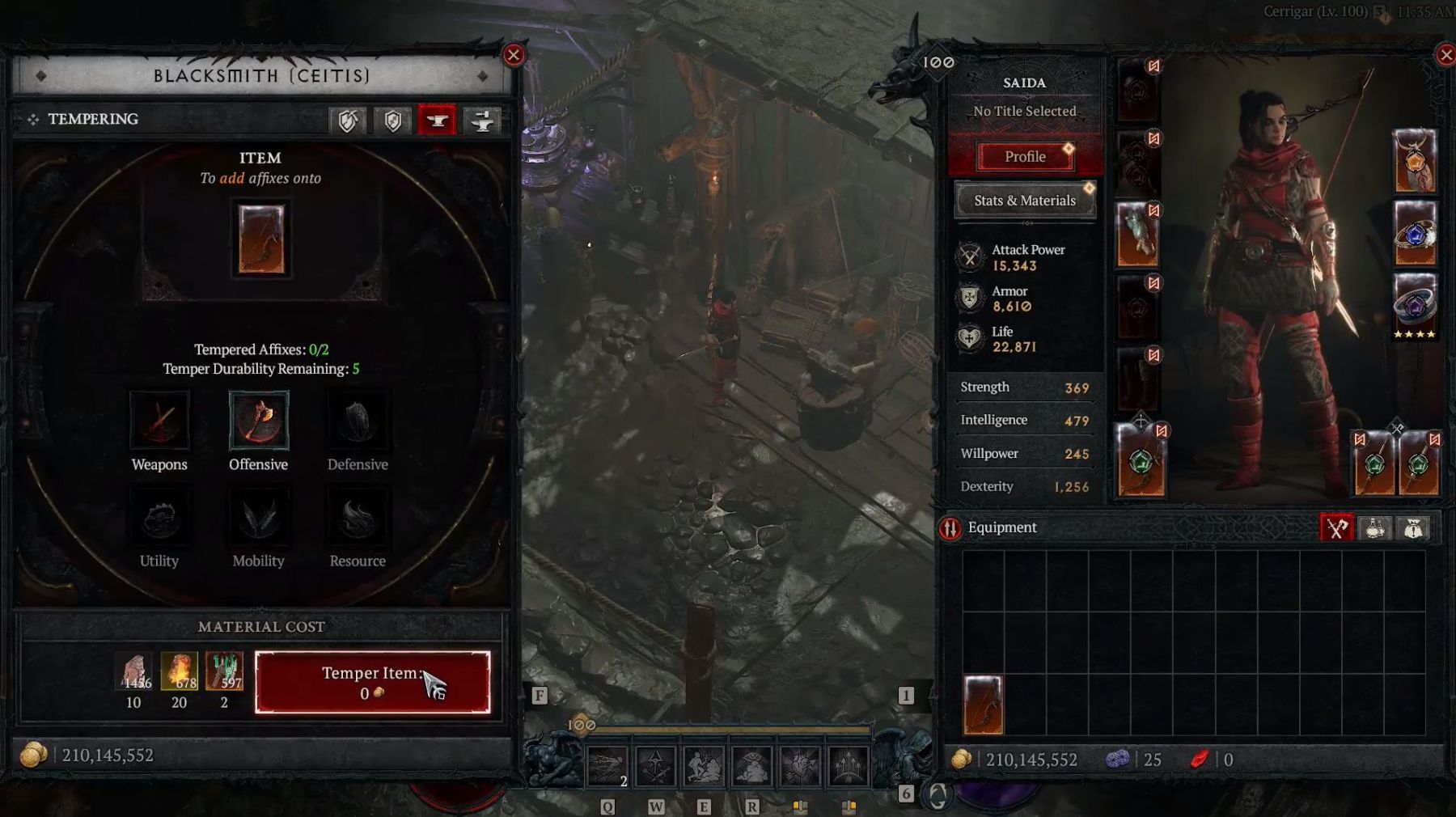Switch to the active anvil Tempering tab
Viewport: 1456px width, 817px height.
(x=437, y=121)
